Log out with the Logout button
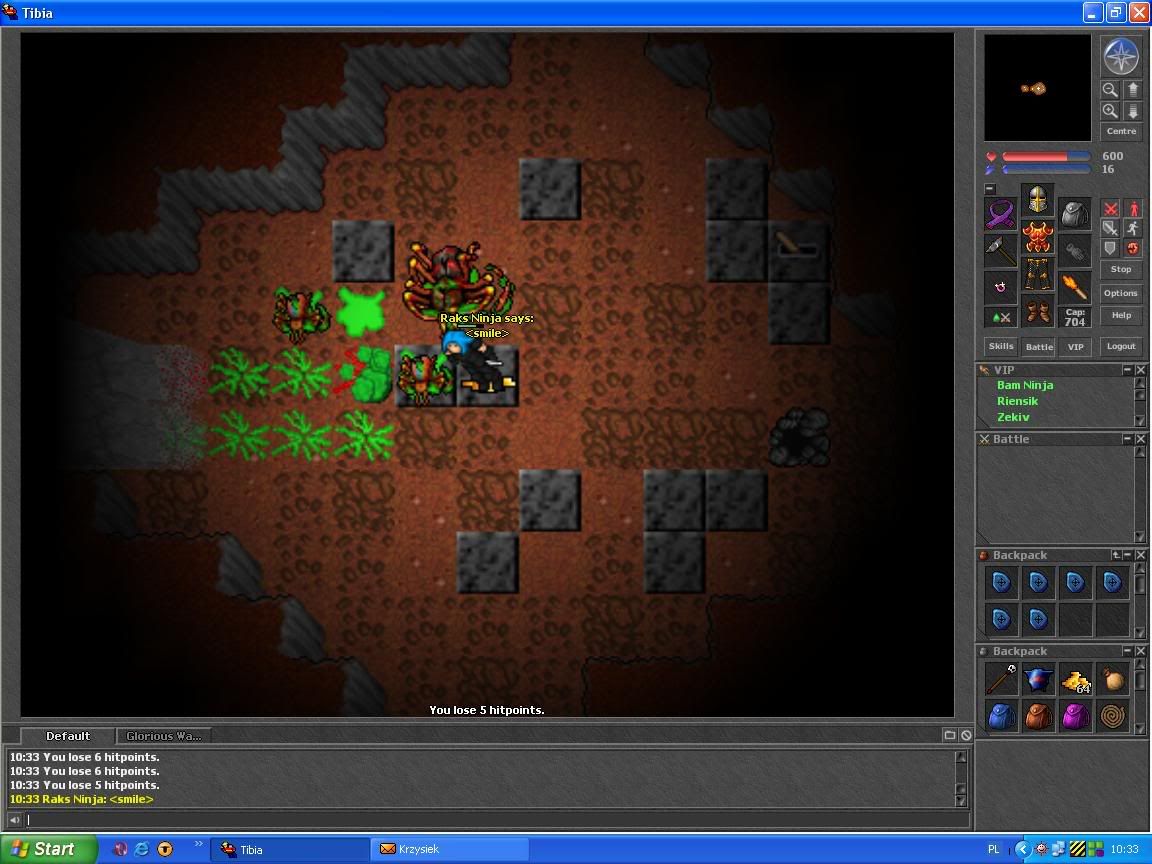Image resolution: width=1152 pixels, height=864 pixels. point(1121,346)
